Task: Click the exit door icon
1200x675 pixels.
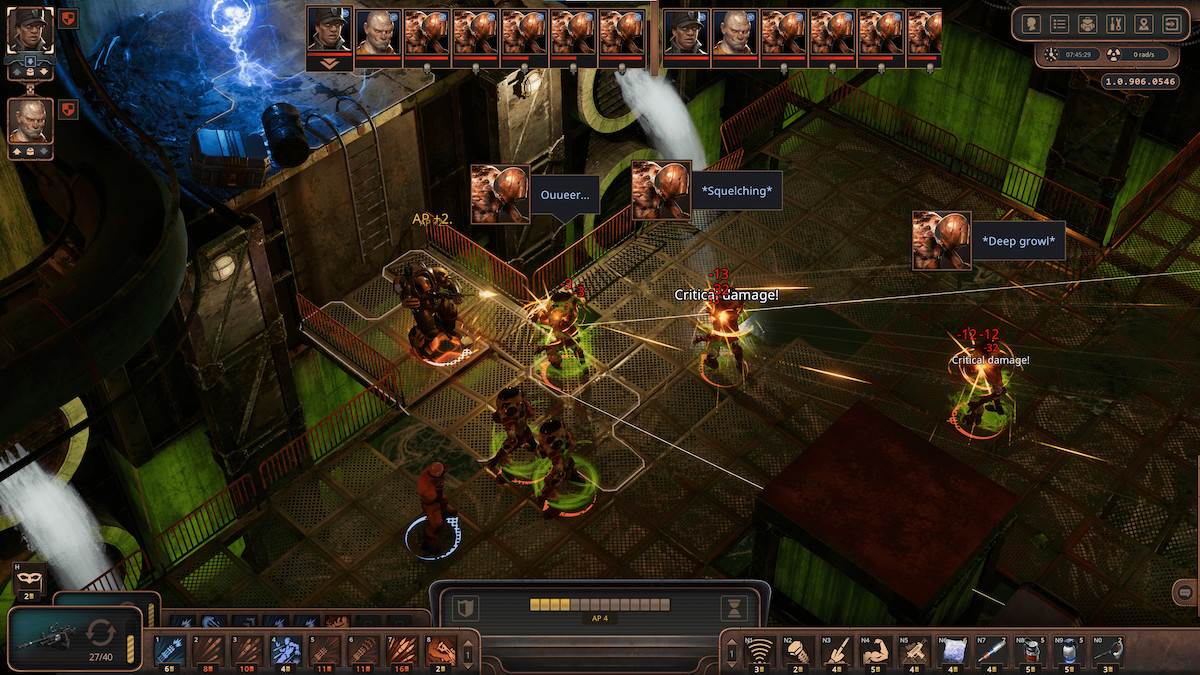Action: click(x=1171, y=24)
